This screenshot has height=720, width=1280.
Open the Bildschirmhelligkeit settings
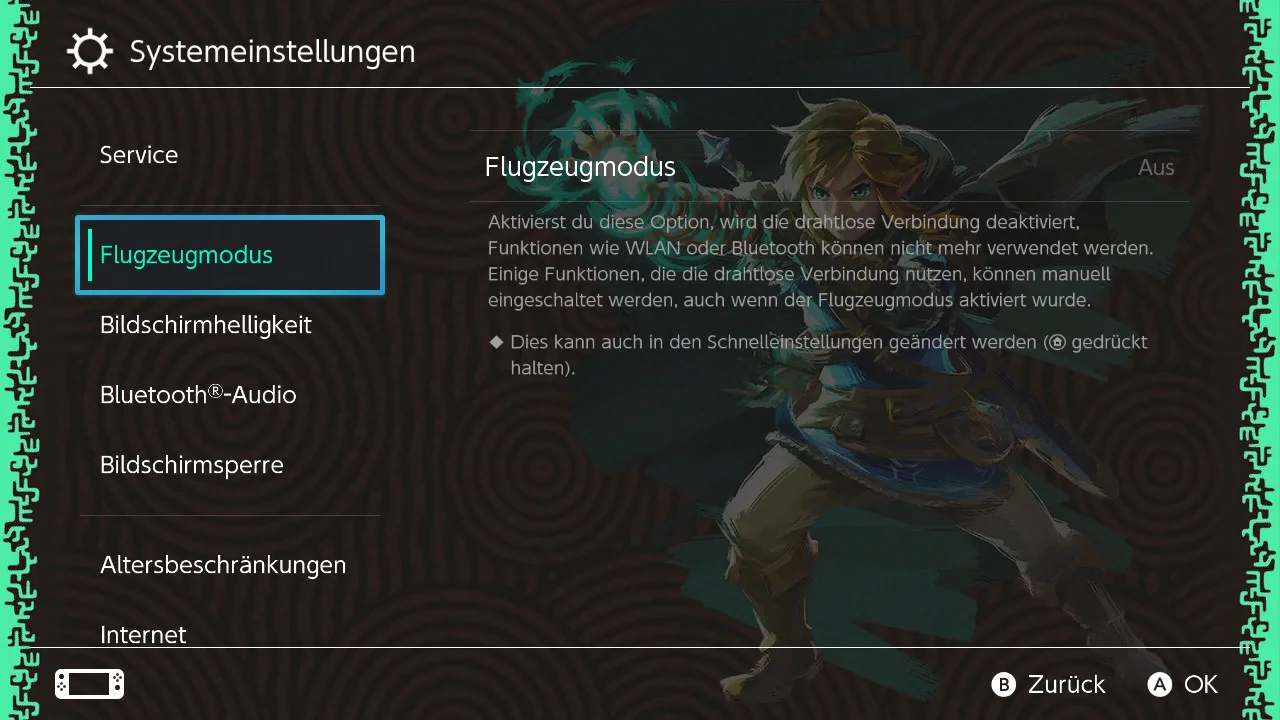[206, 325]
